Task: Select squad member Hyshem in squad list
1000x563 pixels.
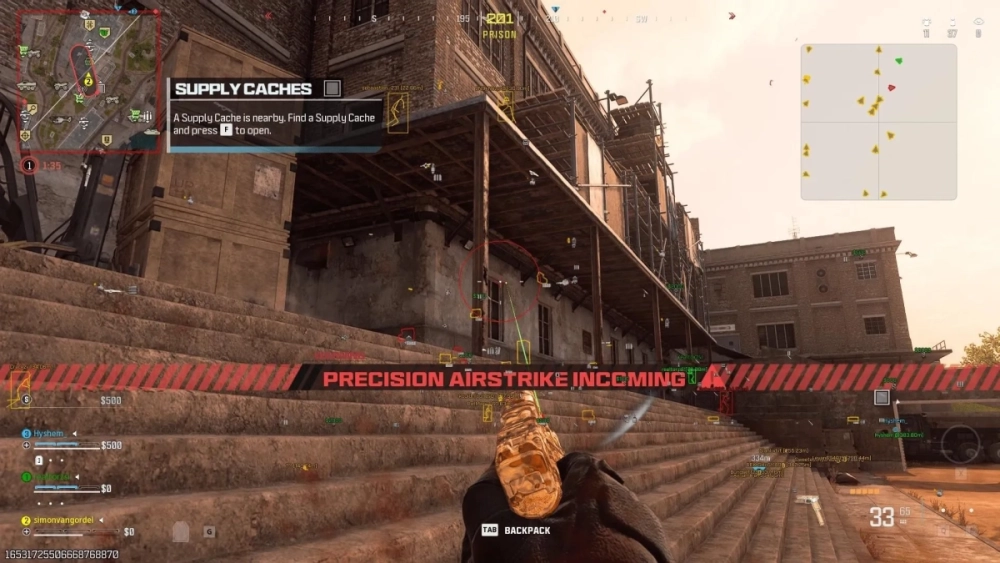Action: click(48, 433)
